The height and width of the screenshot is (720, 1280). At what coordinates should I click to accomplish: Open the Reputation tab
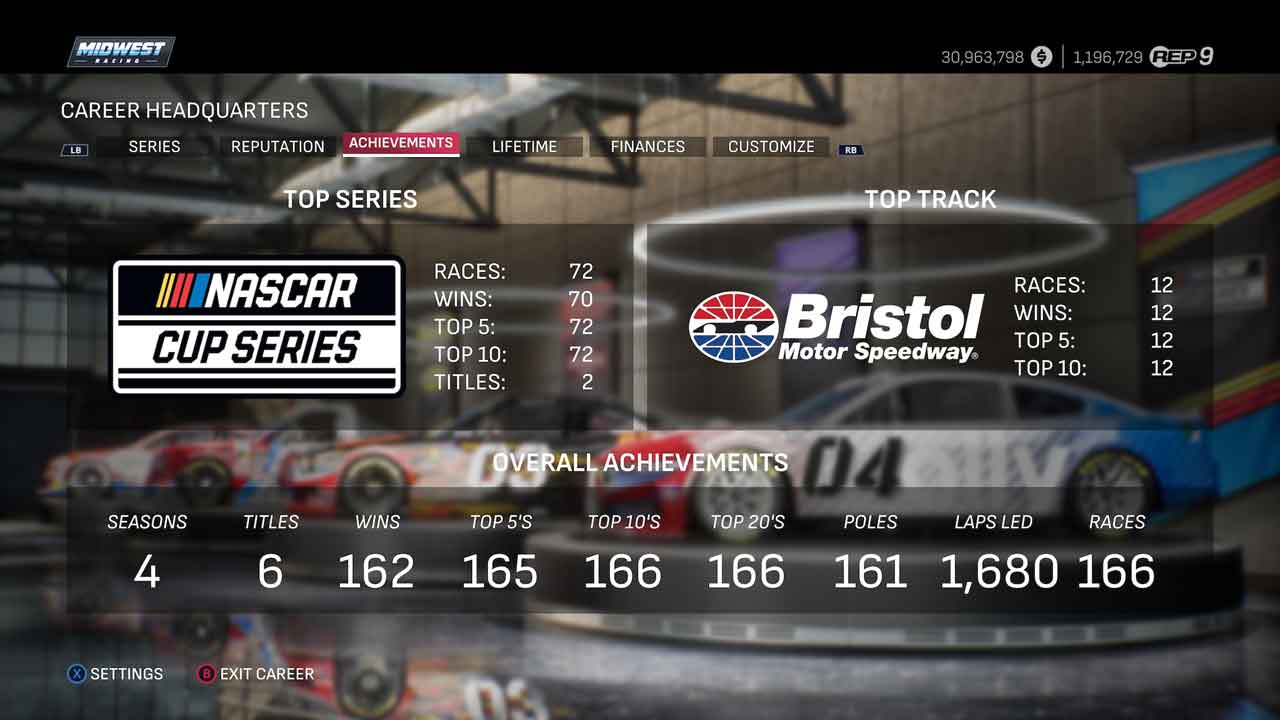coord(277,146)
